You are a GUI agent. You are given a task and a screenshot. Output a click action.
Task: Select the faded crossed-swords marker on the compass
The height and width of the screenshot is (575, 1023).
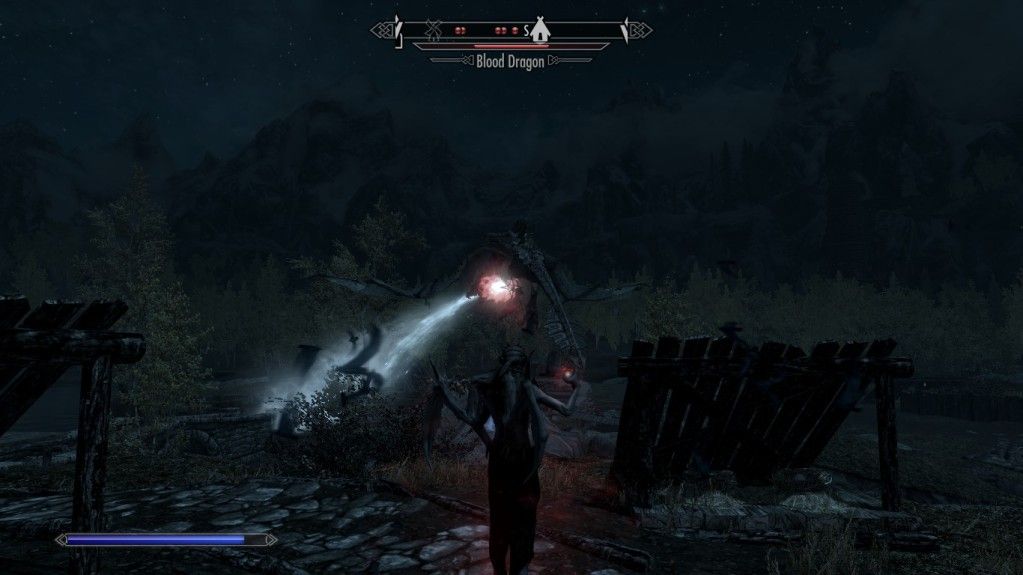(x=433, y=30)
